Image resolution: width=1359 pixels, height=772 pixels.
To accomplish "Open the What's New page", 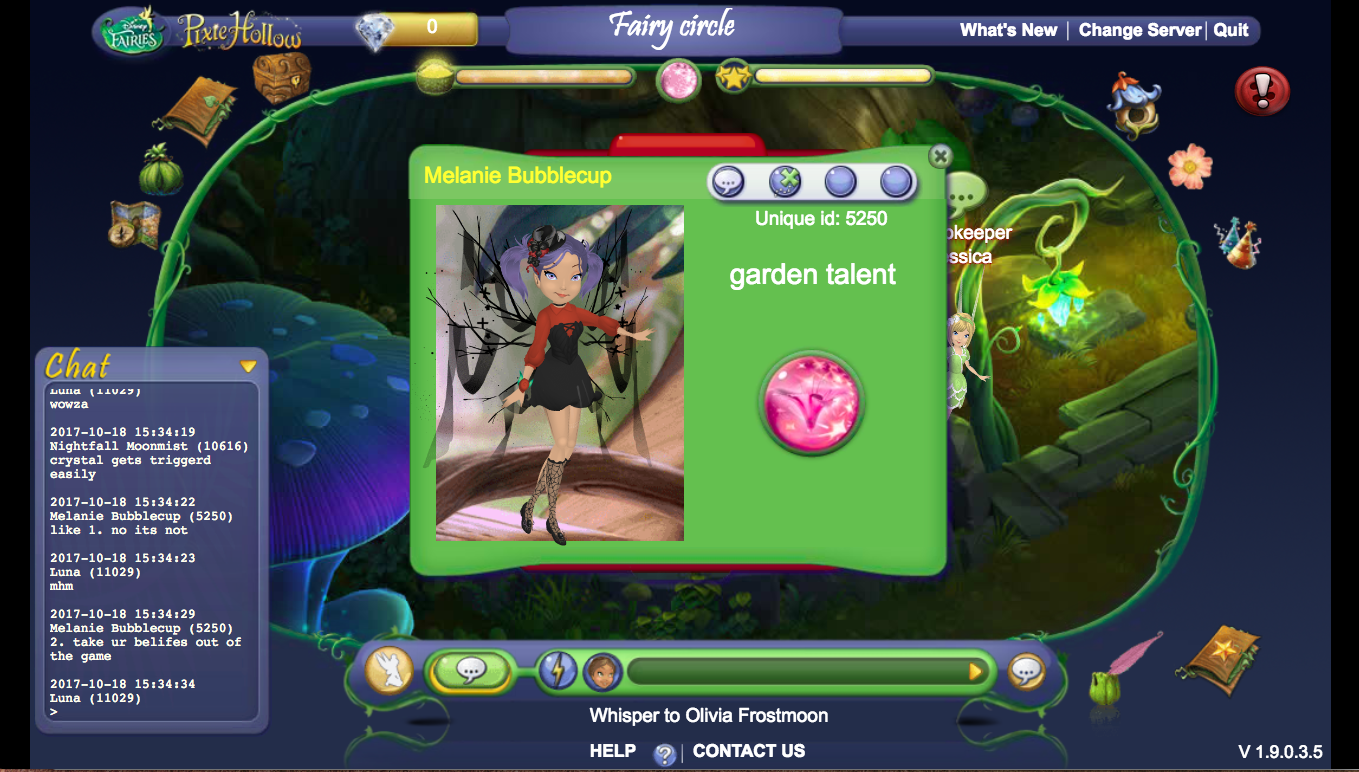I will click(x=1008, y=30).
